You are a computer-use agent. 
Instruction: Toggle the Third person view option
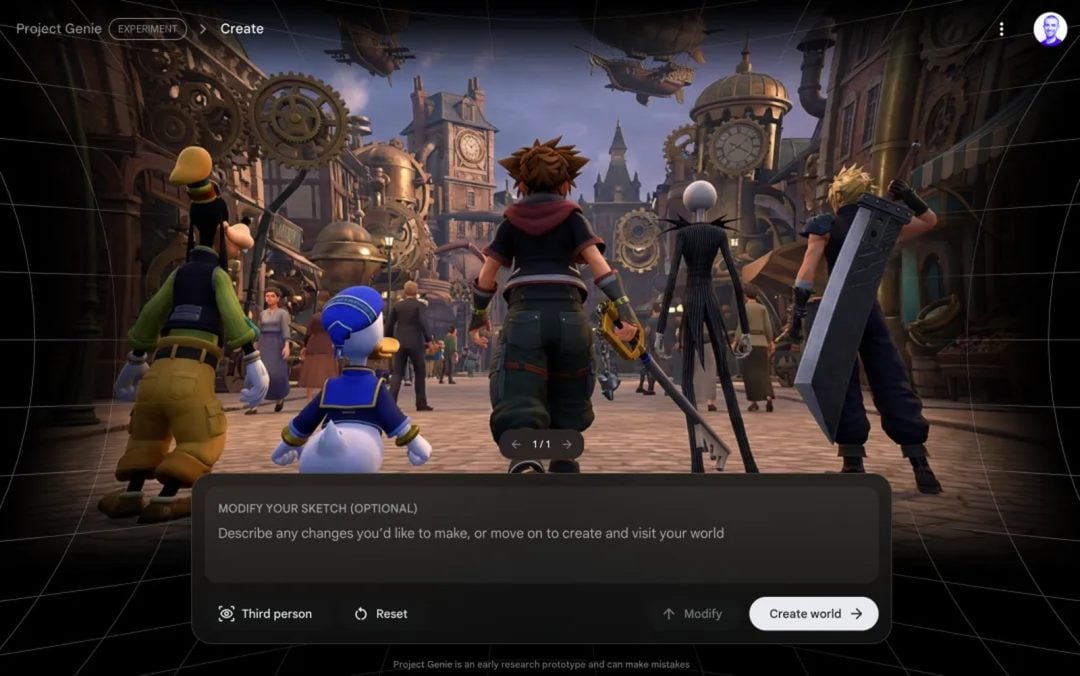tap(265, 614)
